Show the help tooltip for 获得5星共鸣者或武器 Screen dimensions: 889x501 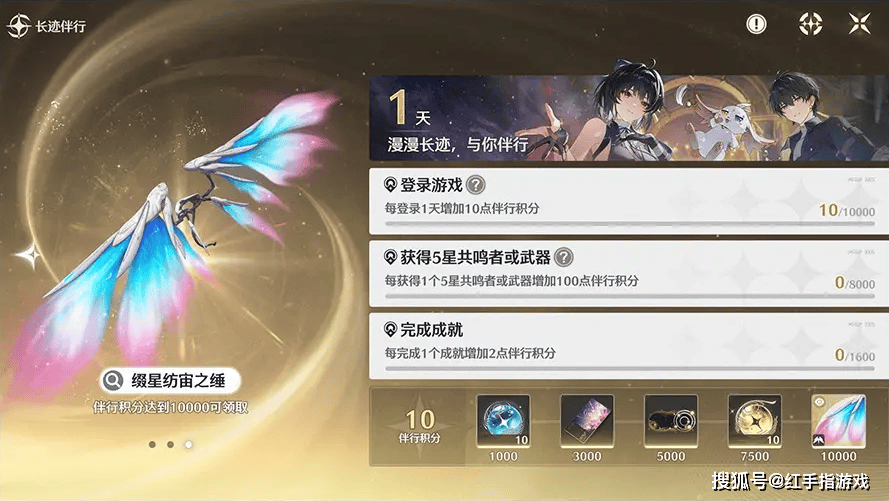pyautogui.click(x=564, y=257)
